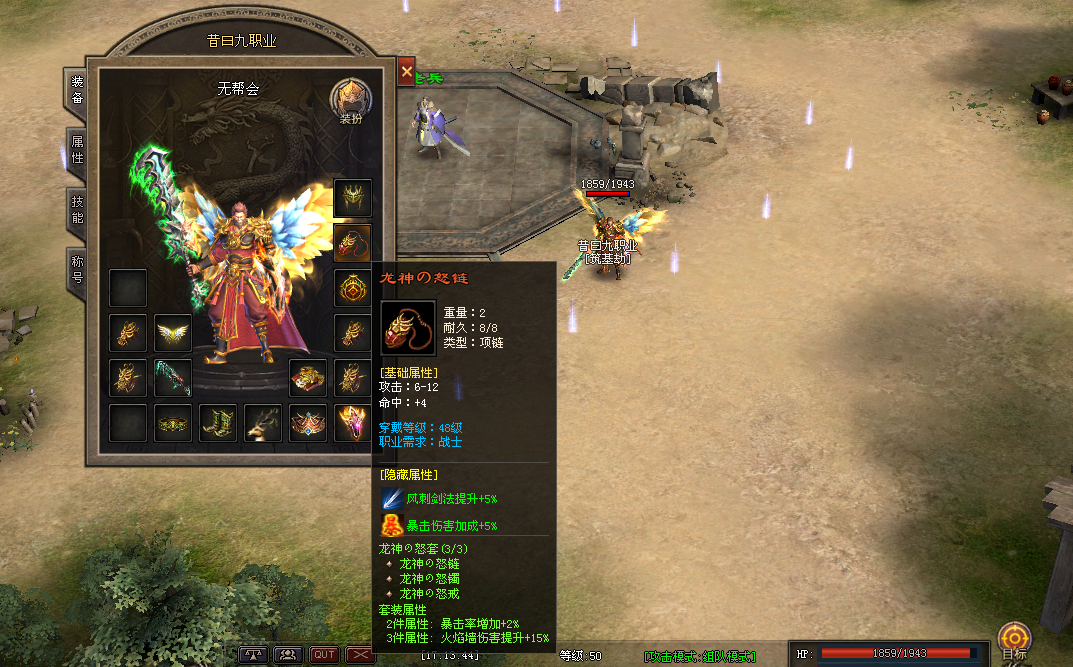Screen dimensions: 1073x667
Task: Open the 目标 target button
Action: [1014, 640]
